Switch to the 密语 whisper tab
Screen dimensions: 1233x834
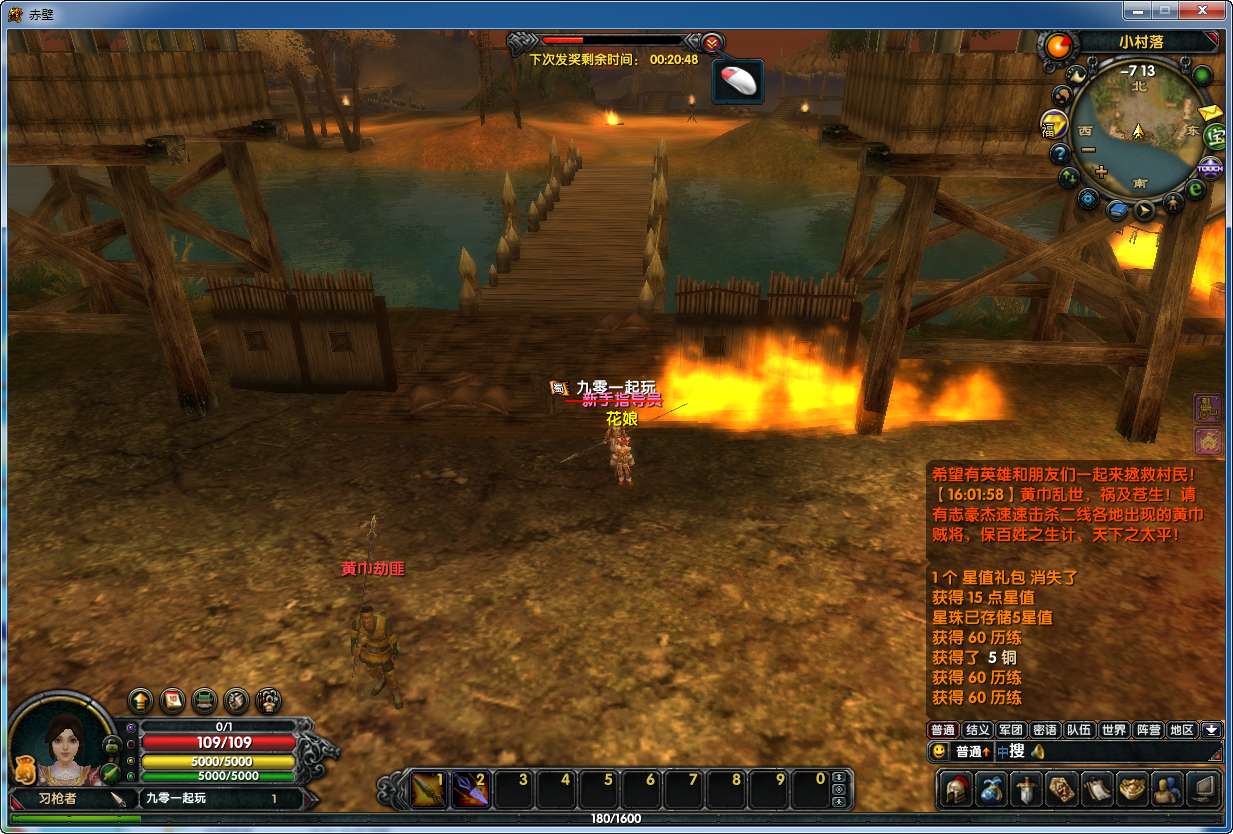tap(1045, 730)
